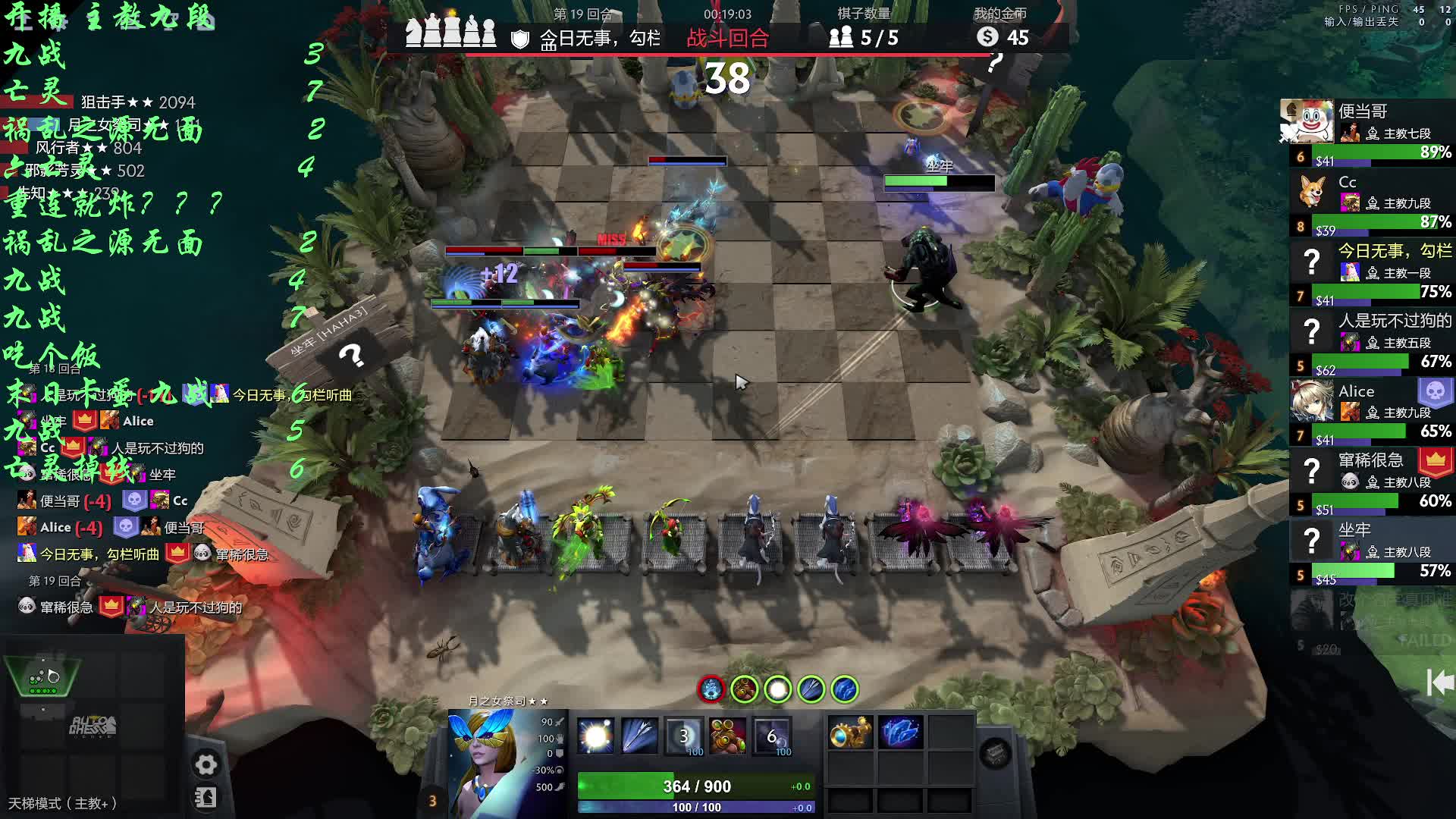1456x819 pixels.
Task: Open the chess piece handbook icon
Action: pyautogui.click(x=206, y=798)
